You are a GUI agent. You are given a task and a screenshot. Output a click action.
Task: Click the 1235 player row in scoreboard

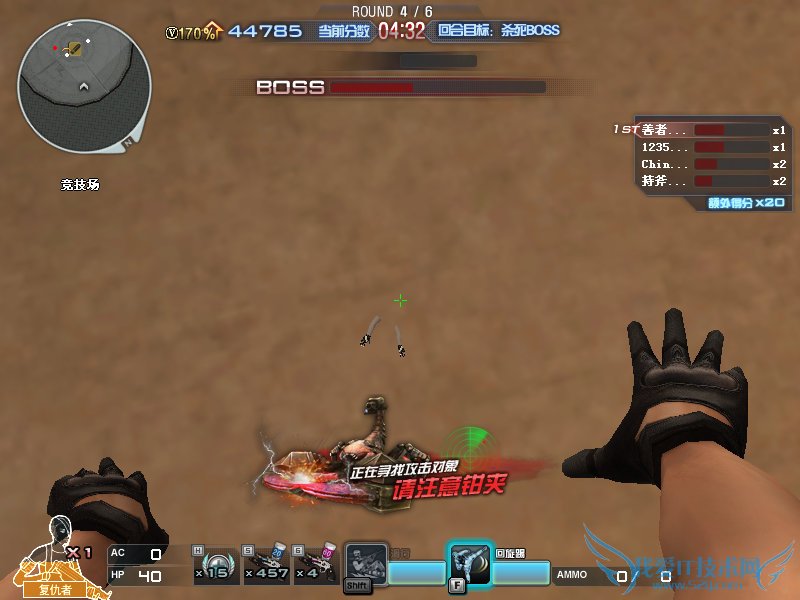[x=700, y=147]
